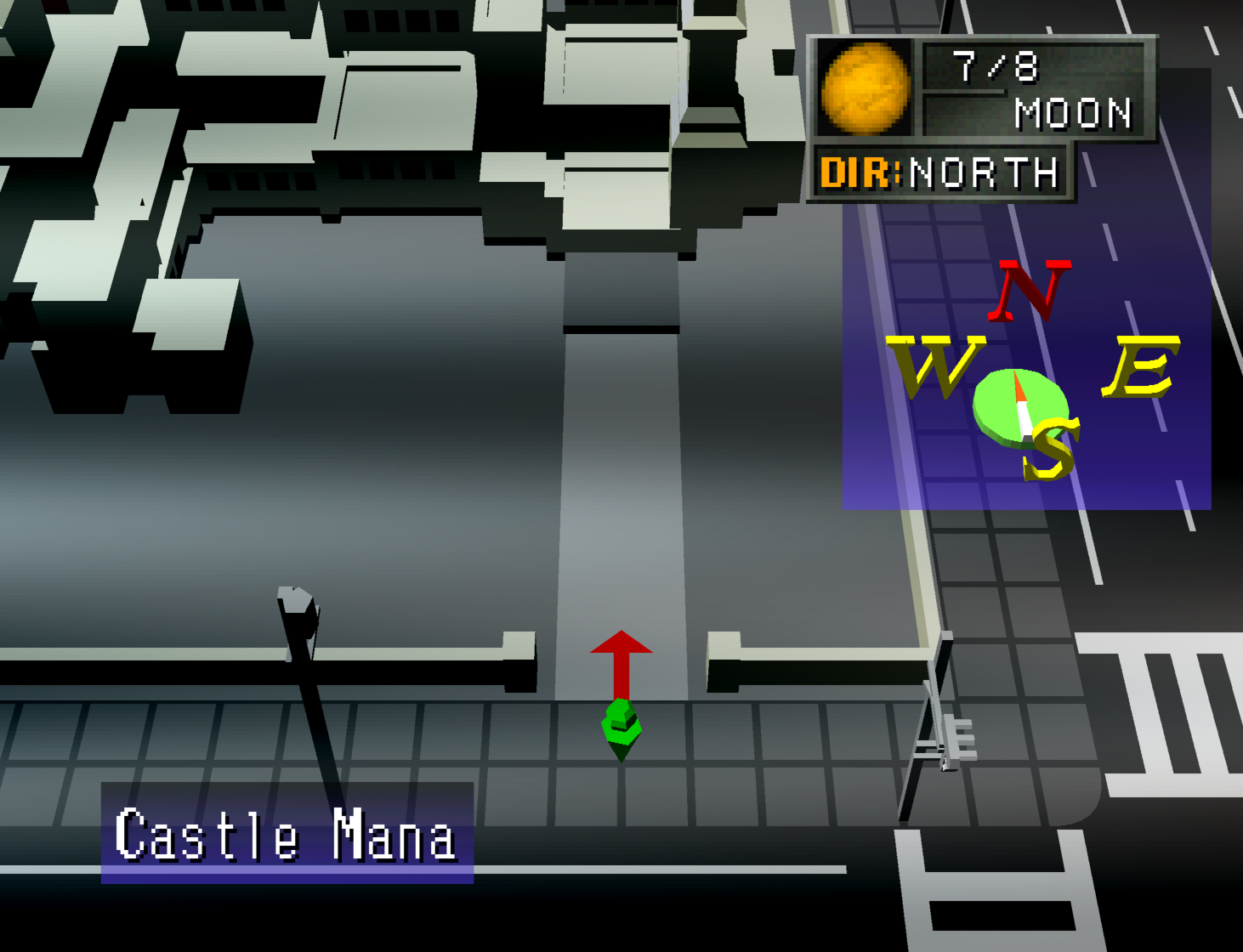Select the red N compass letter

(1031, 291)
